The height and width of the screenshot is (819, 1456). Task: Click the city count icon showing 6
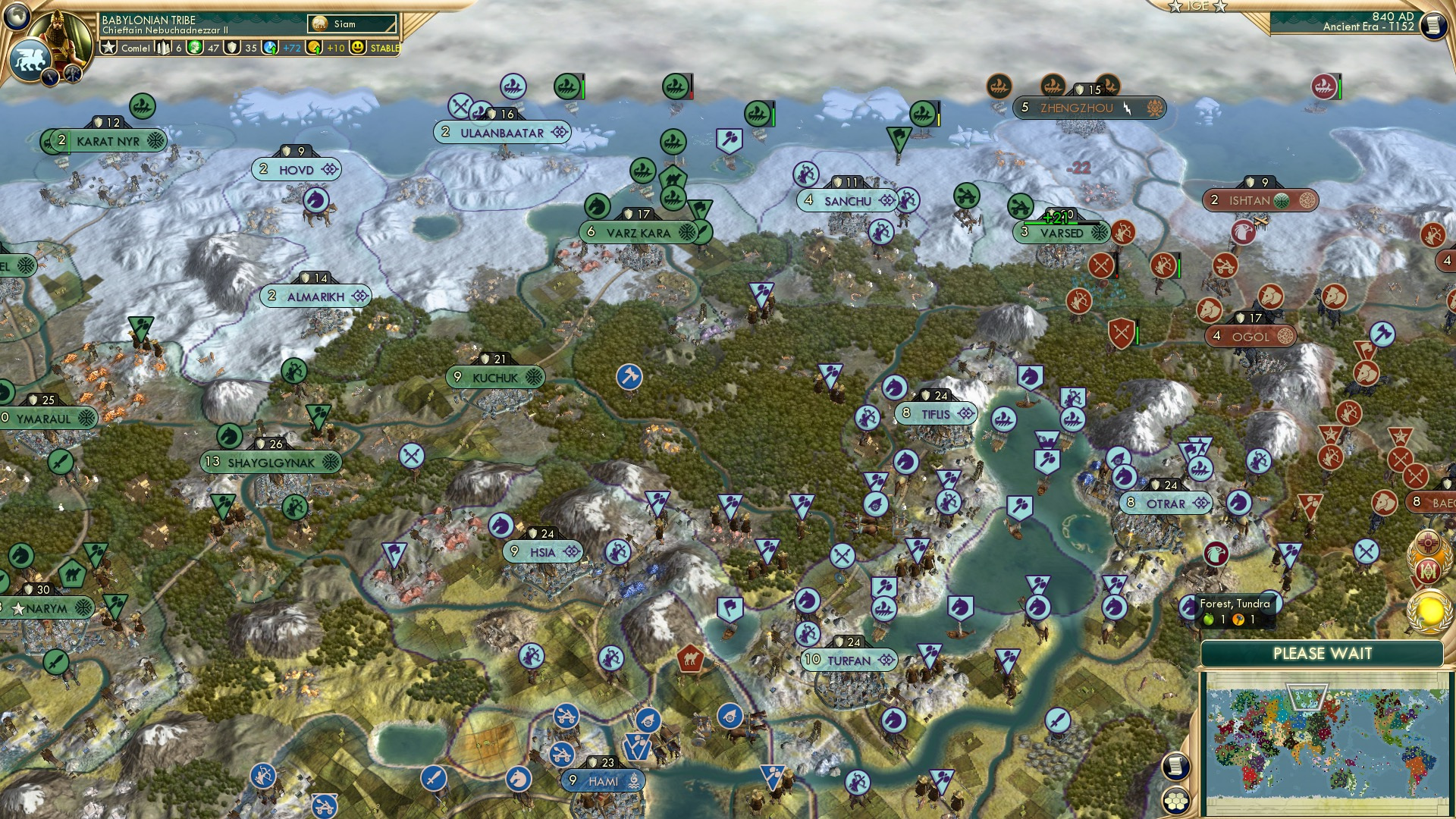pos(163,48)
